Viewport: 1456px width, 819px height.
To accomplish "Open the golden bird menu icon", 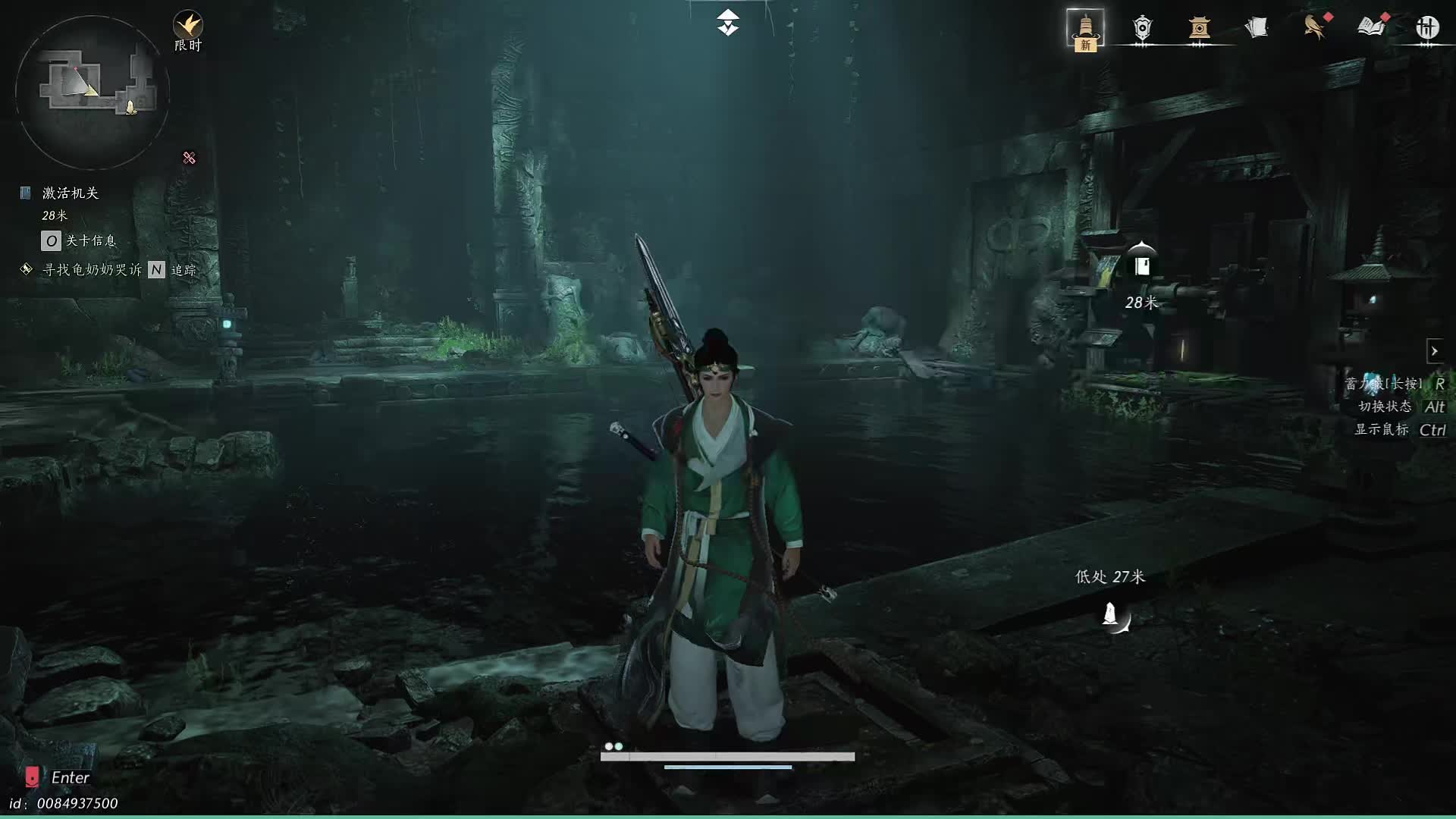I will [1314, 27].
